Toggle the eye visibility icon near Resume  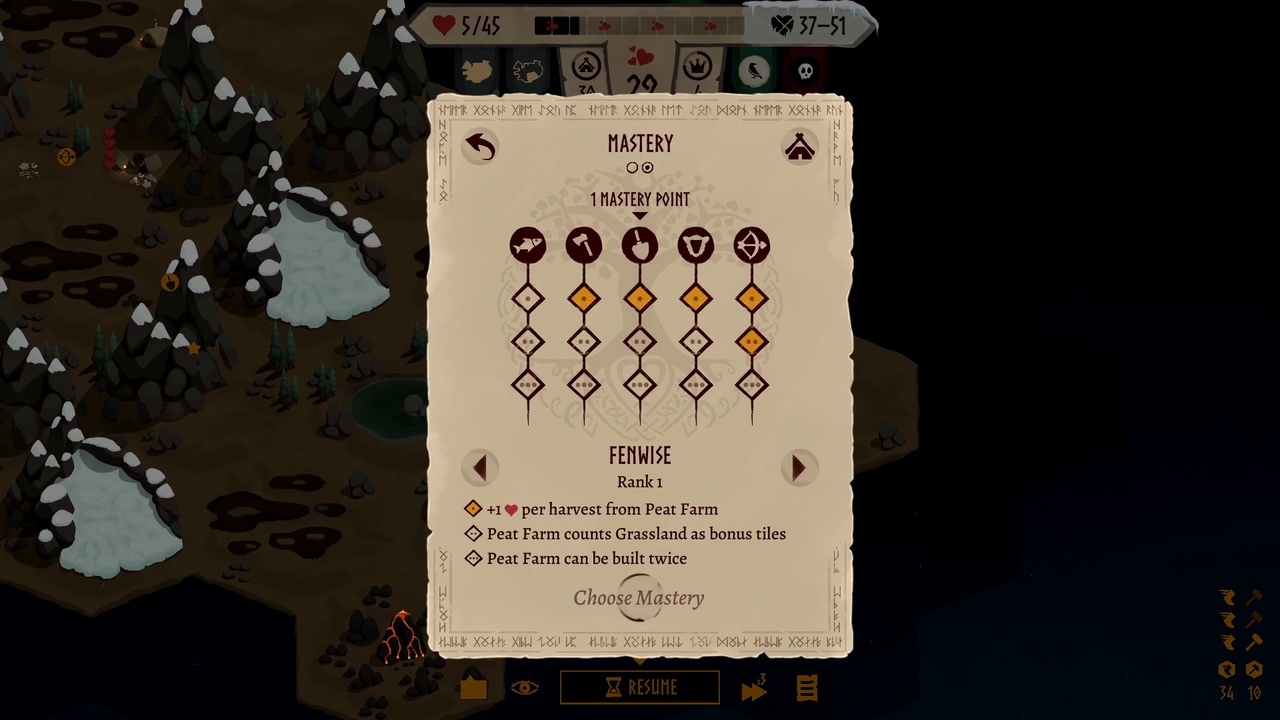[x=527, y=687]
